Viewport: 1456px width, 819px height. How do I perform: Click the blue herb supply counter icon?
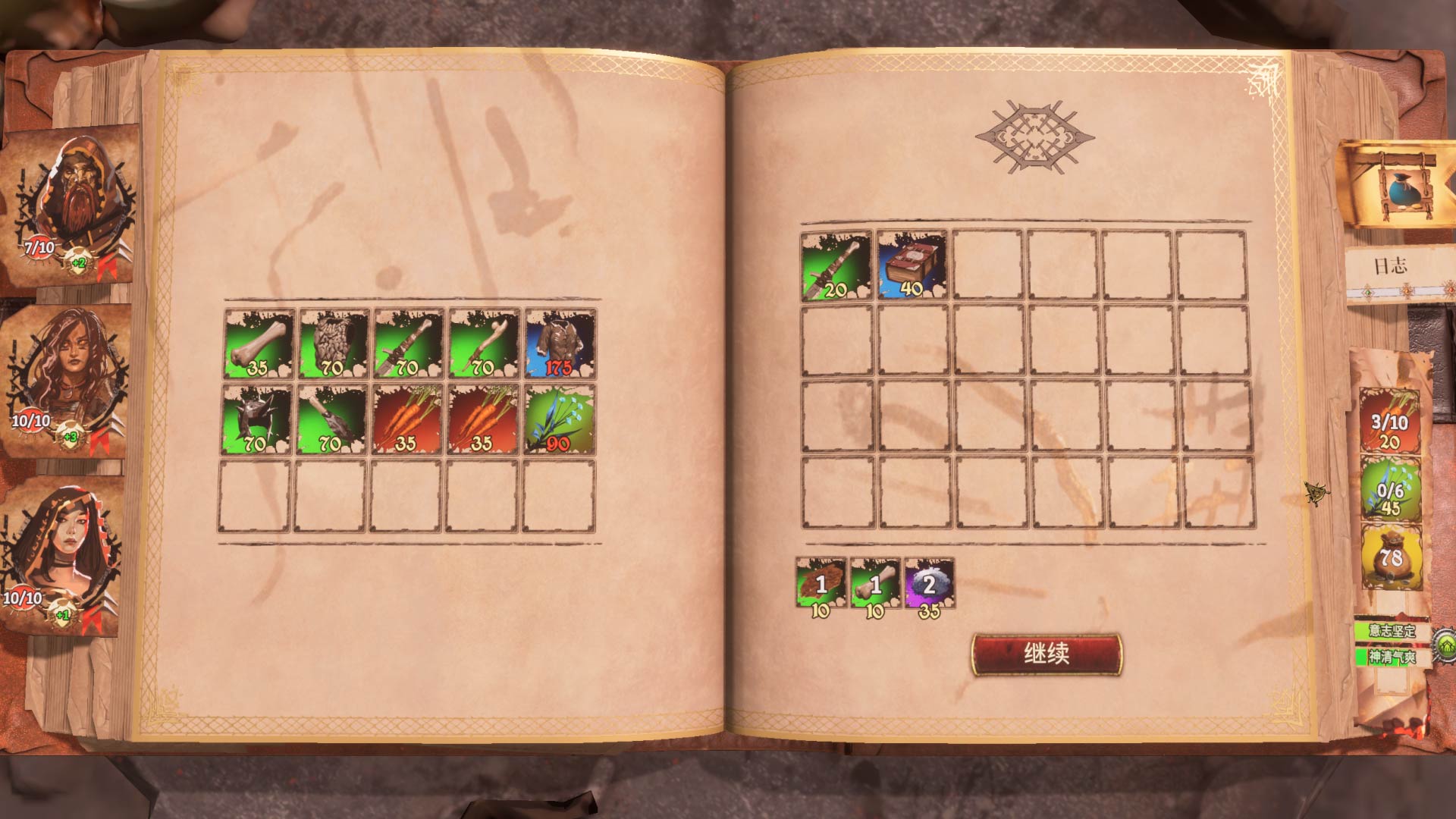(1389, 489)
